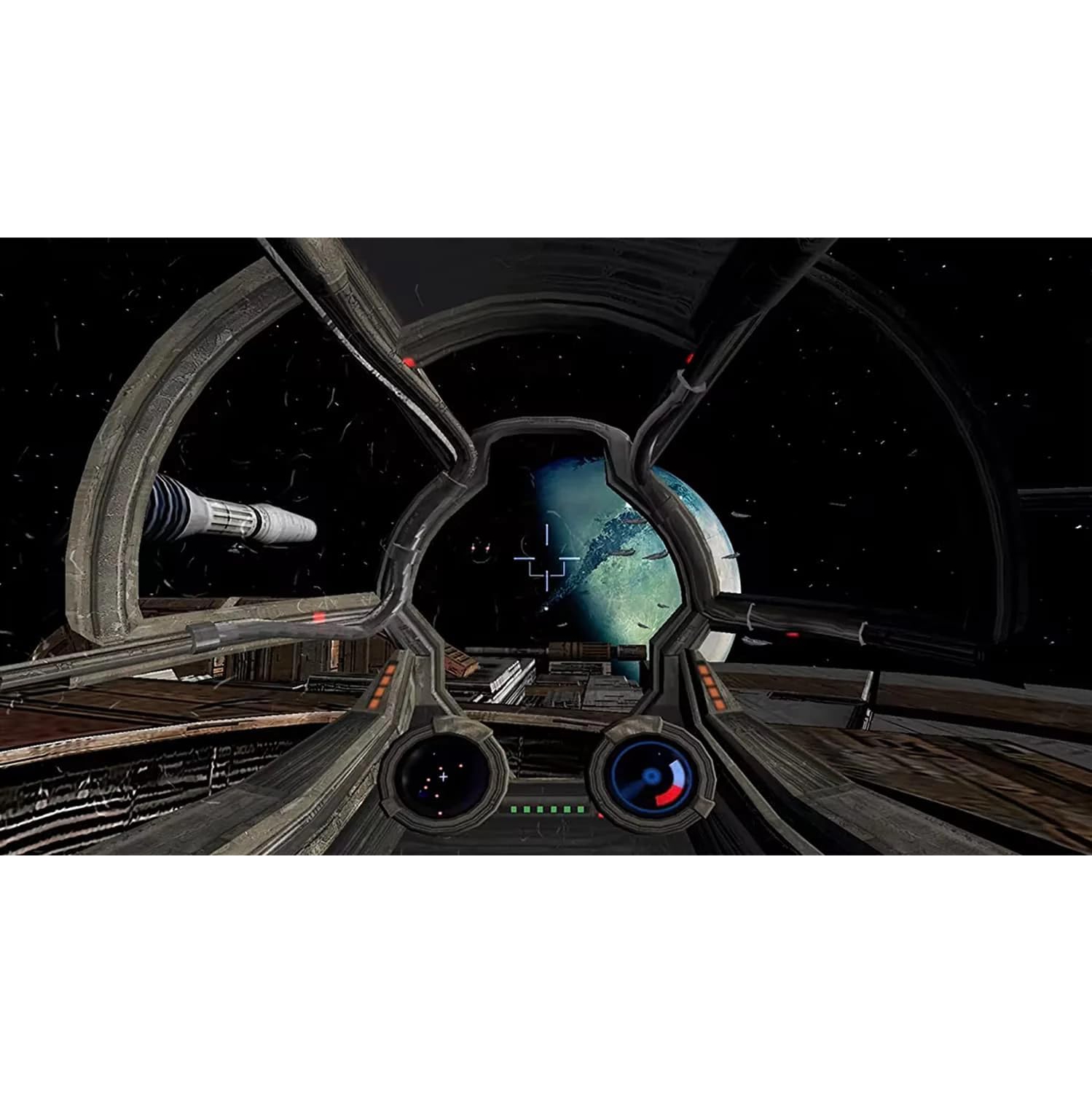
Task: Click the blue core of the shield indicator
Action: [651, 775]
